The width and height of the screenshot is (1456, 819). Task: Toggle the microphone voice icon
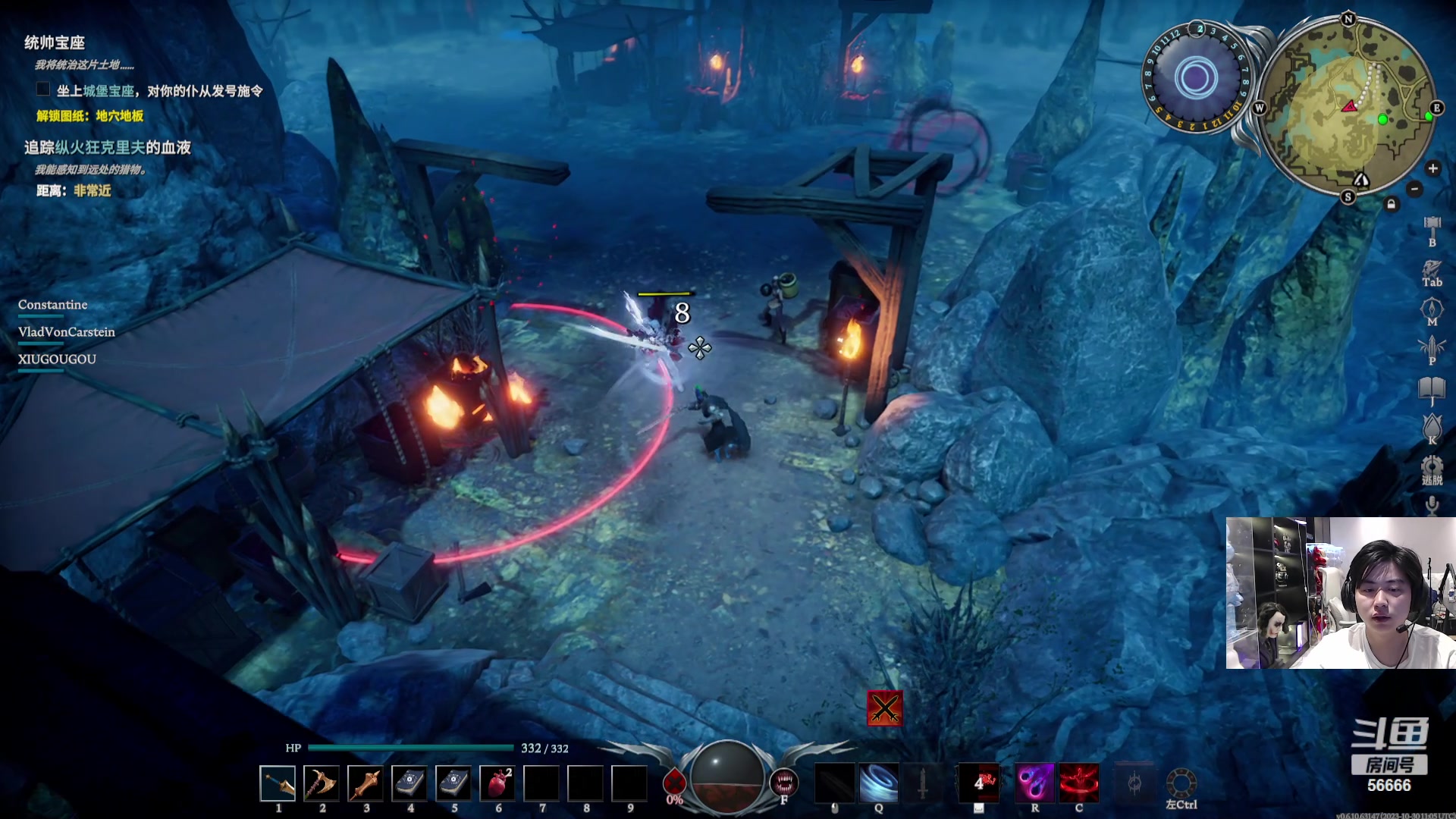coord(1432,505)
